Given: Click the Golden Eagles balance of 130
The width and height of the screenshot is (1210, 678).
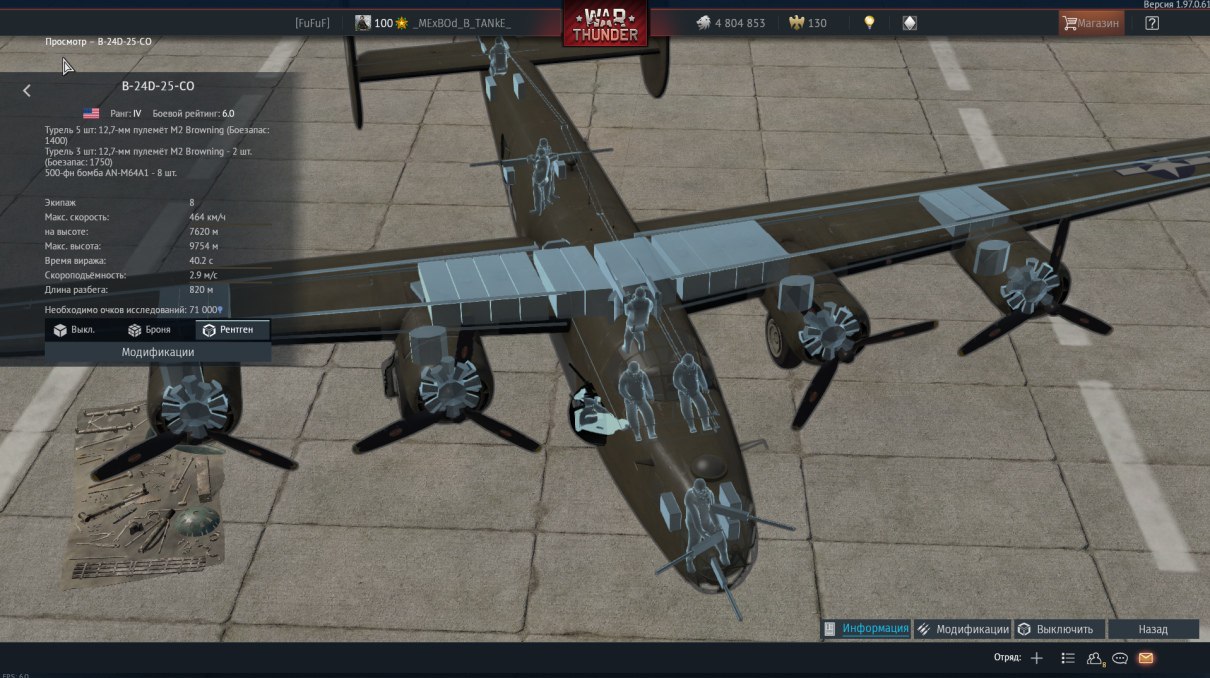Looking at the screenshot, I should [x=808, y=23].
